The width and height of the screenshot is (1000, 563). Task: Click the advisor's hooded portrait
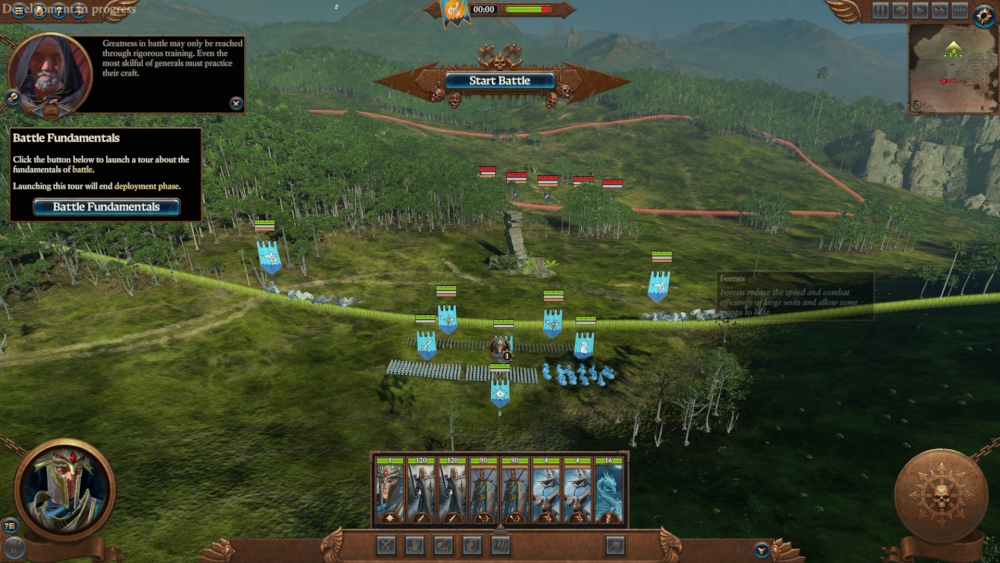[50, 72]
